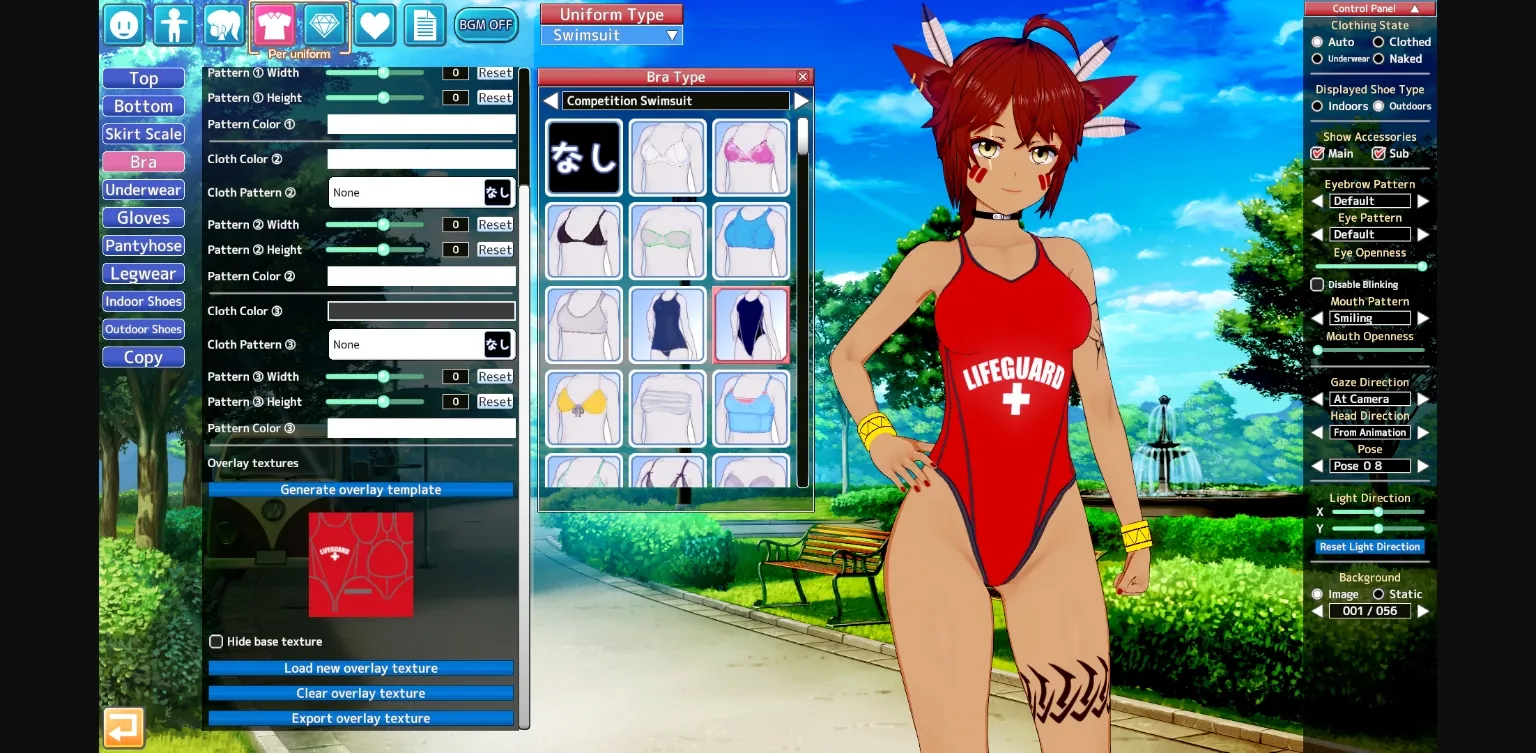Click the heart personality icon
This screenshot has width=1536, height=753.
(374, 24)
